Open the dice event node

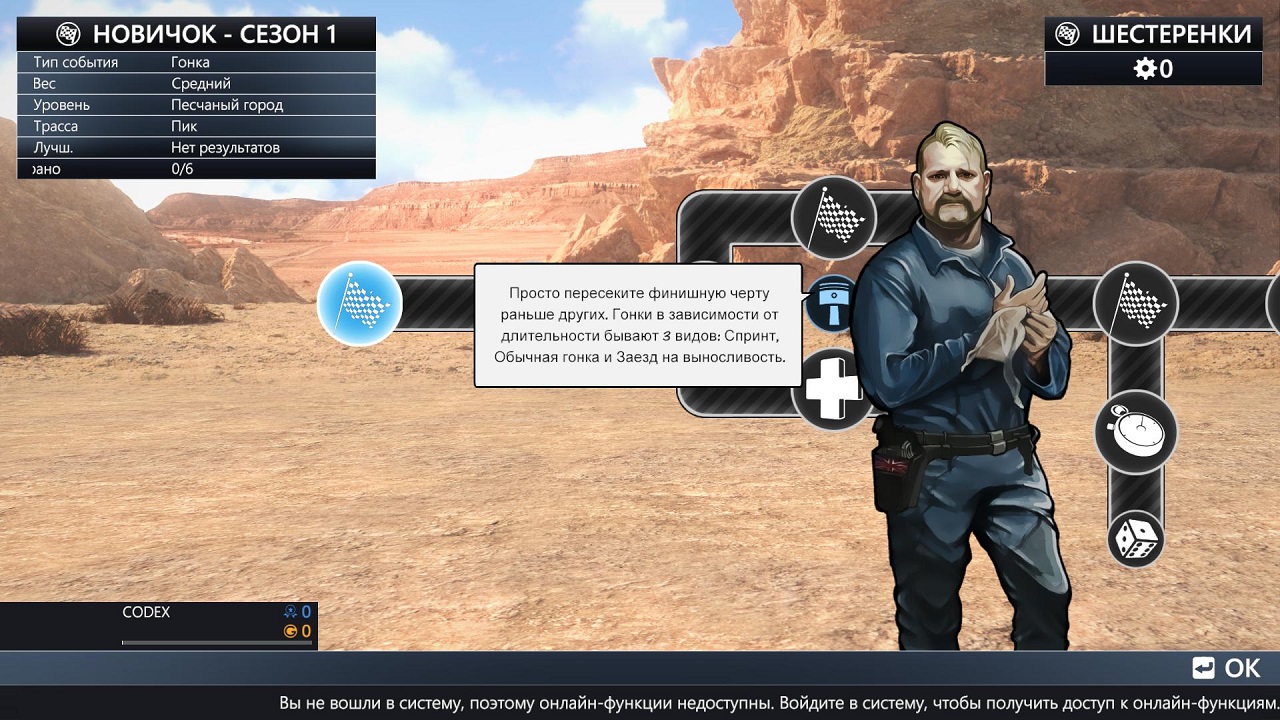[x=1136, y=539]
